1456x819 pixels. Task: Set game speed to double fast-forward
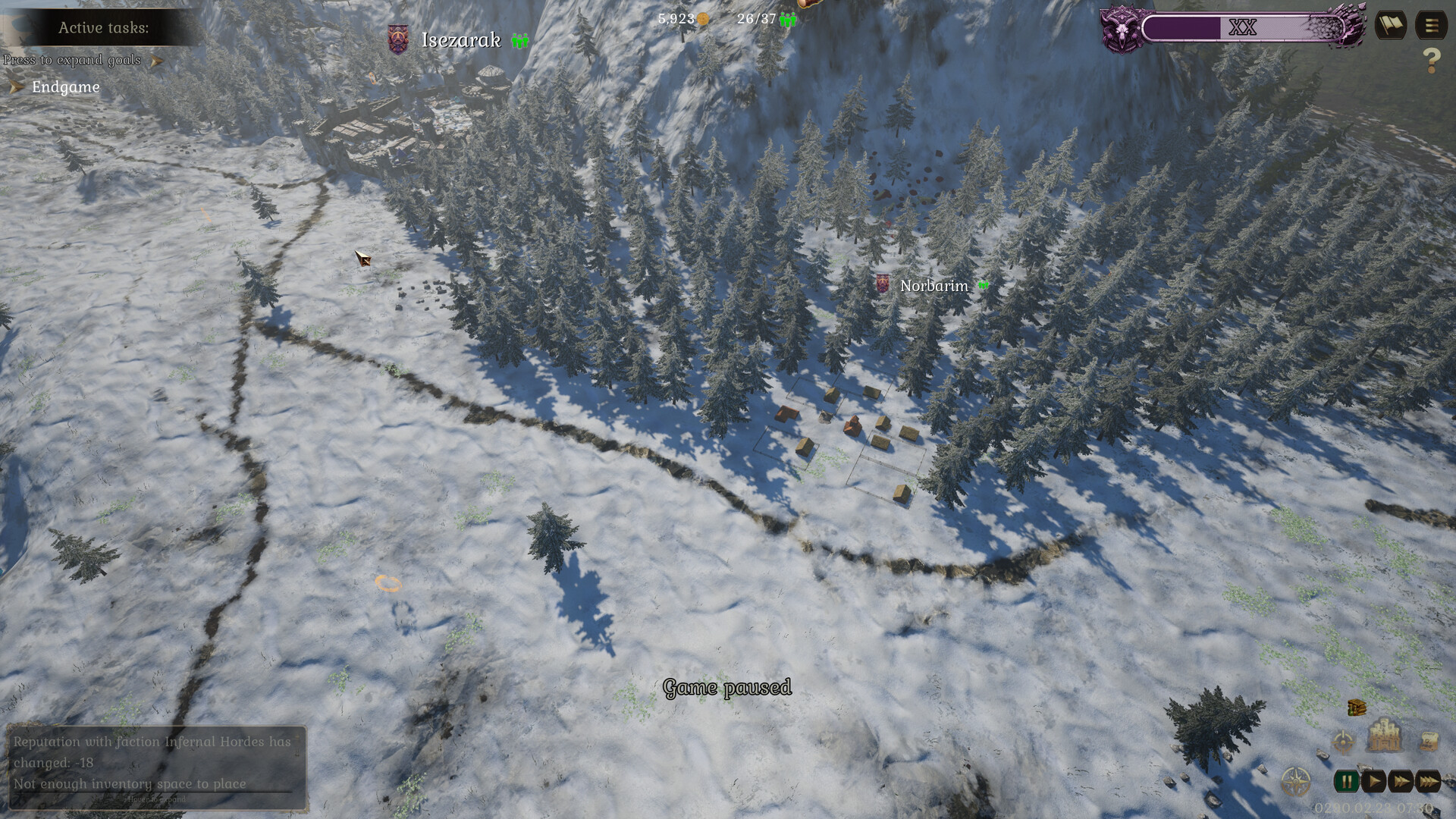coord(1401,781)
